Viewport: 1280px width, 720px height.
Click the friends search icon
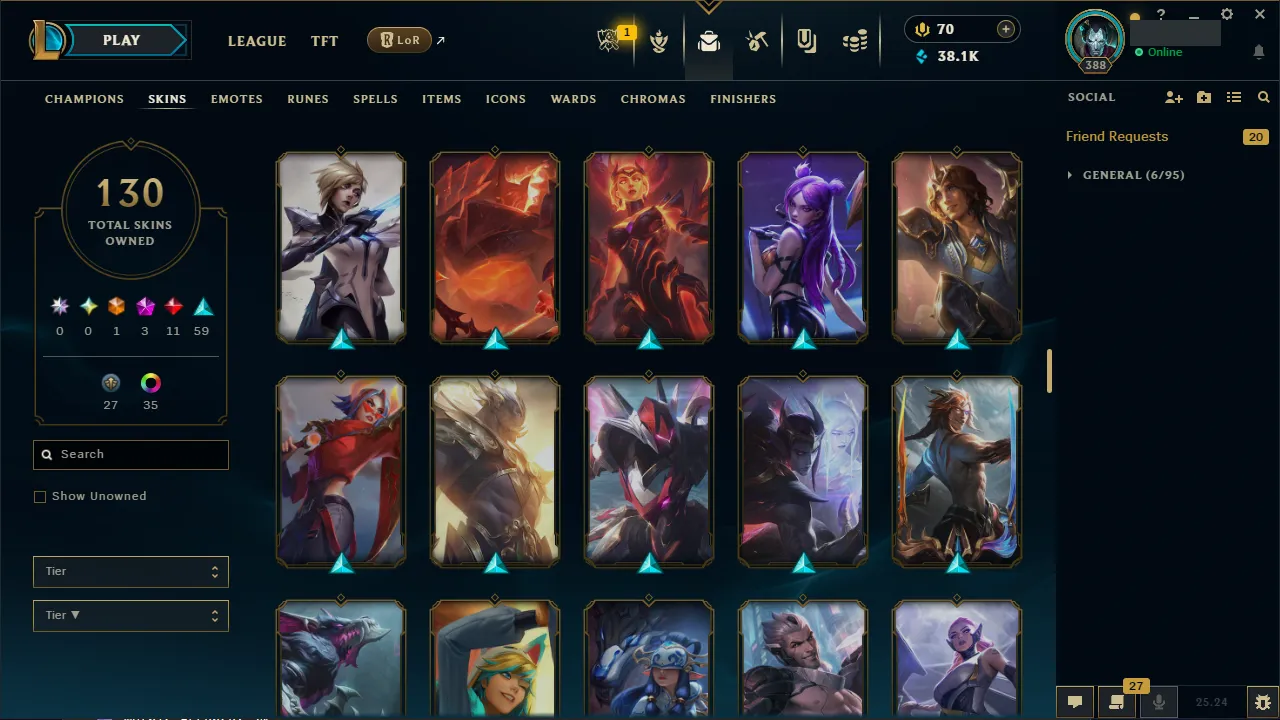(x=1263, y=97)
